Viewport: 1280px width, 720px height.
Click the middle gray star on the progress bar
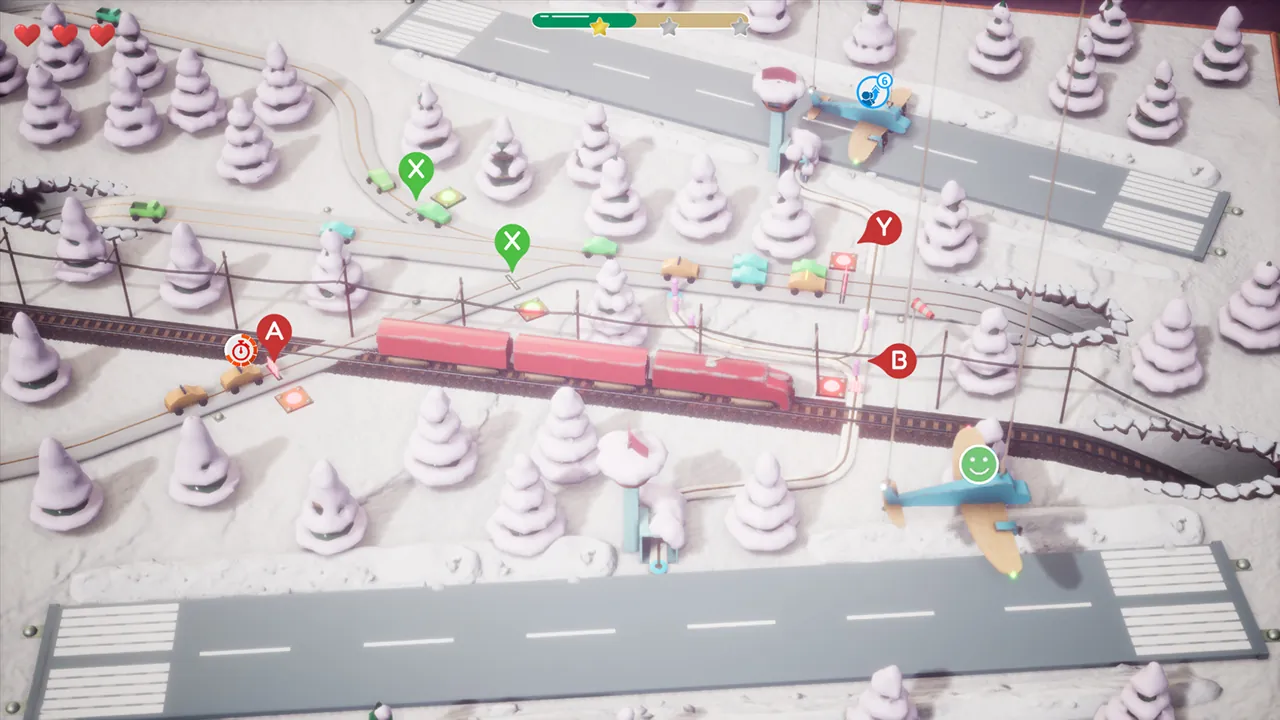[x=669, y=27]
